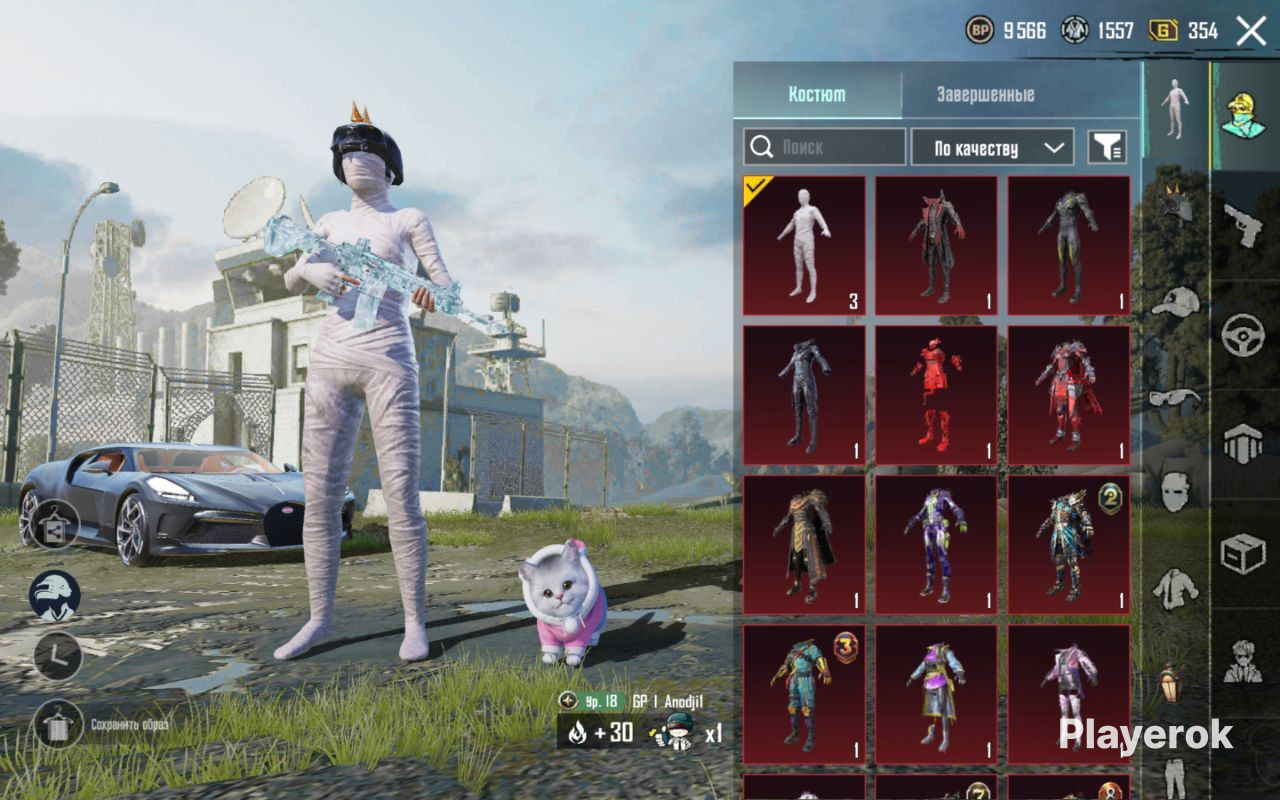Image resolution: width=1280 pixels, height=800 pixels.
Task: Show the baseball cap headwear category
Action: tap(1176, 300)
